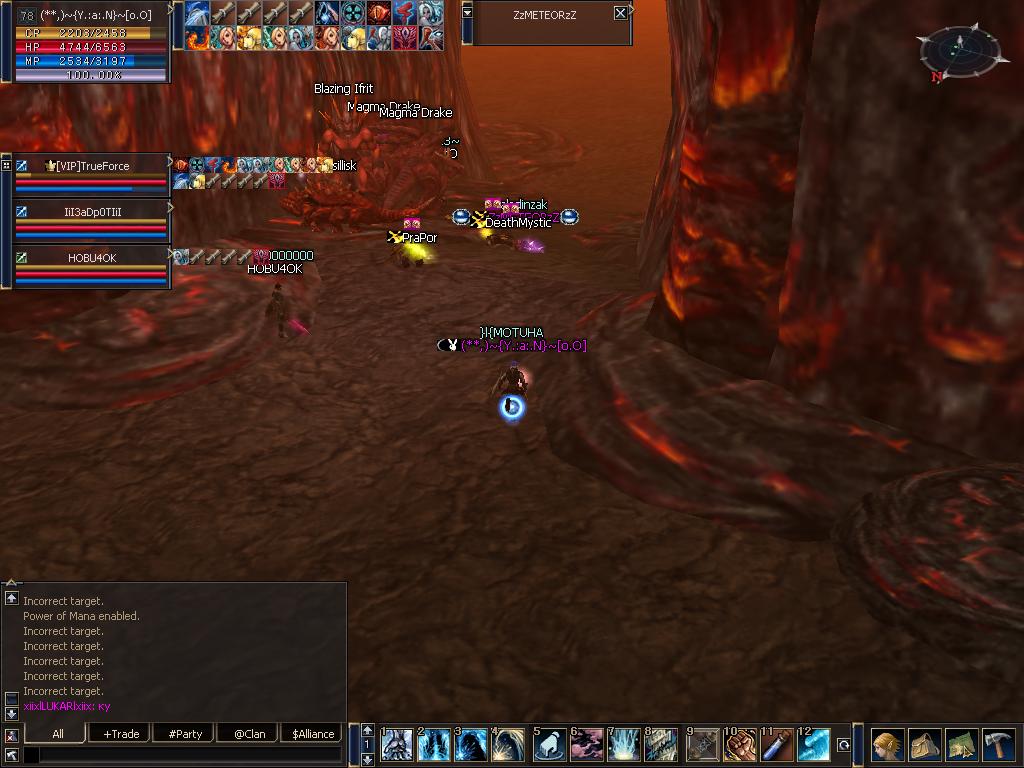Select the $Alliance chat tab

click(x=313, y=733)
